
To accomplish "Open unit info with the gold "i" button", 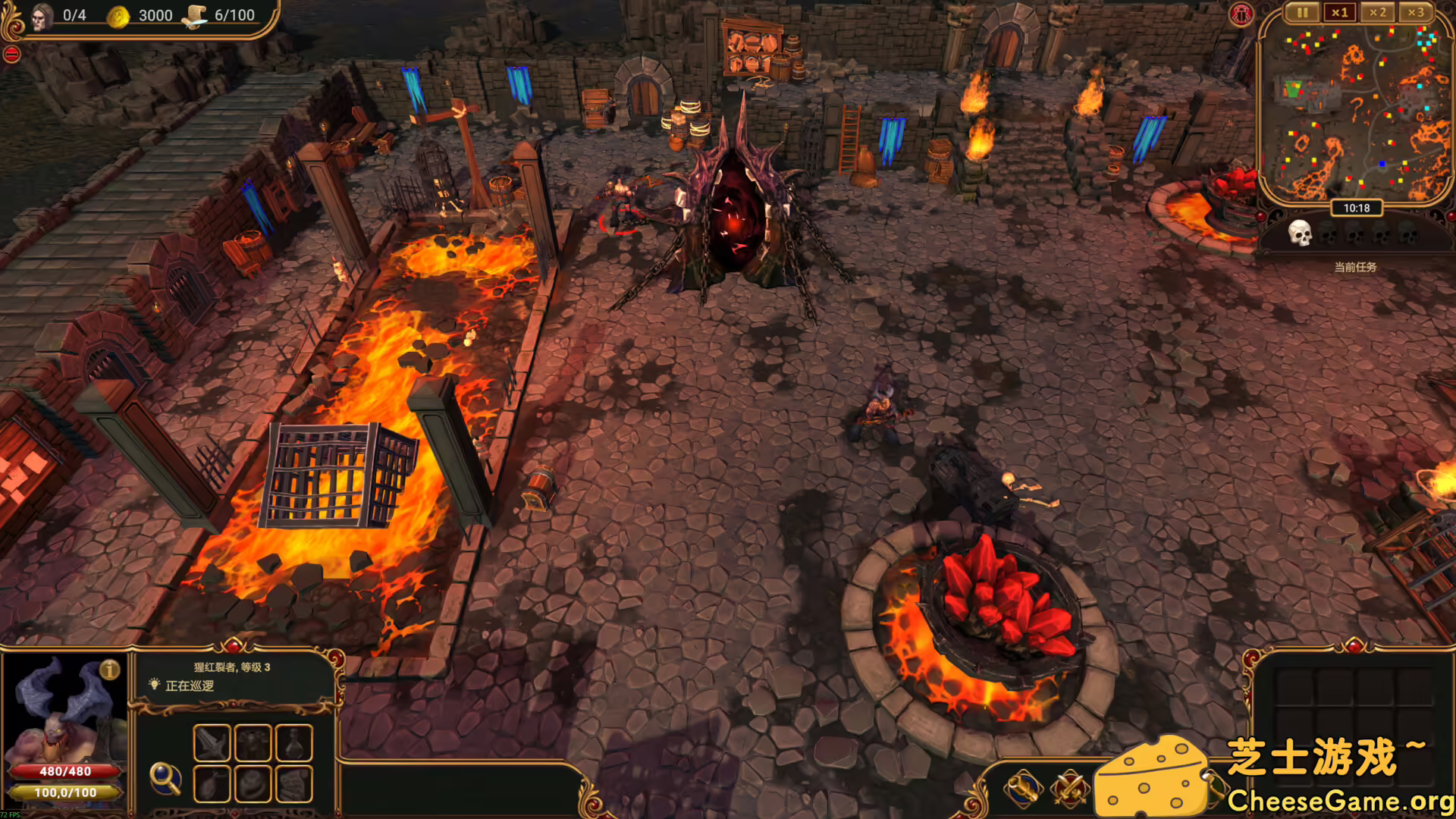I will (110, 670).
